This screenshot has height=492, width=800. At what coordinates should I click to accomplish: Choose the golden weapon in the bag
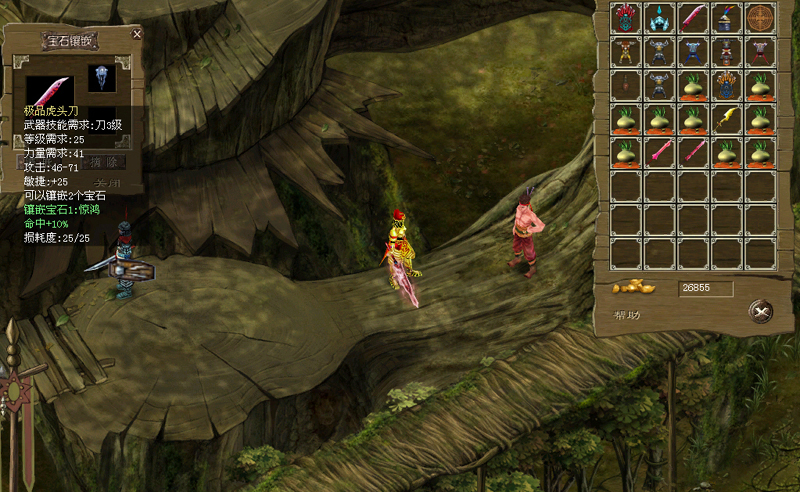(727, 119)
